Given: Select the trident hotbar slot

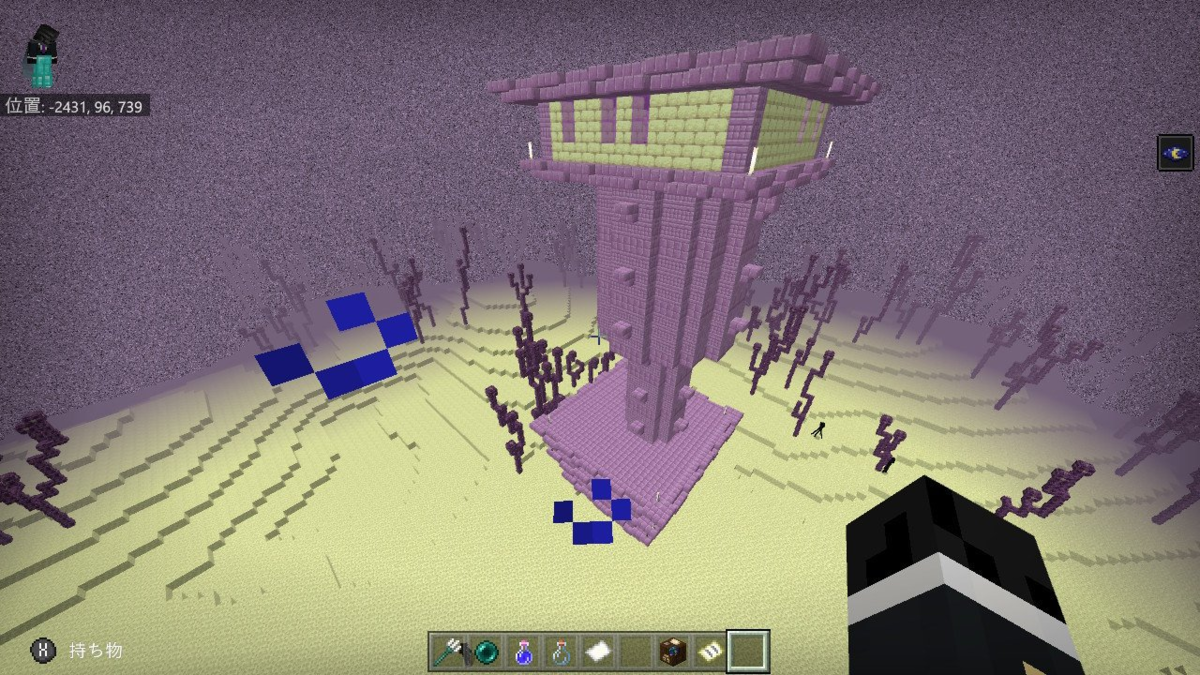Looking at the screenshot, I should tap(449, 652).
